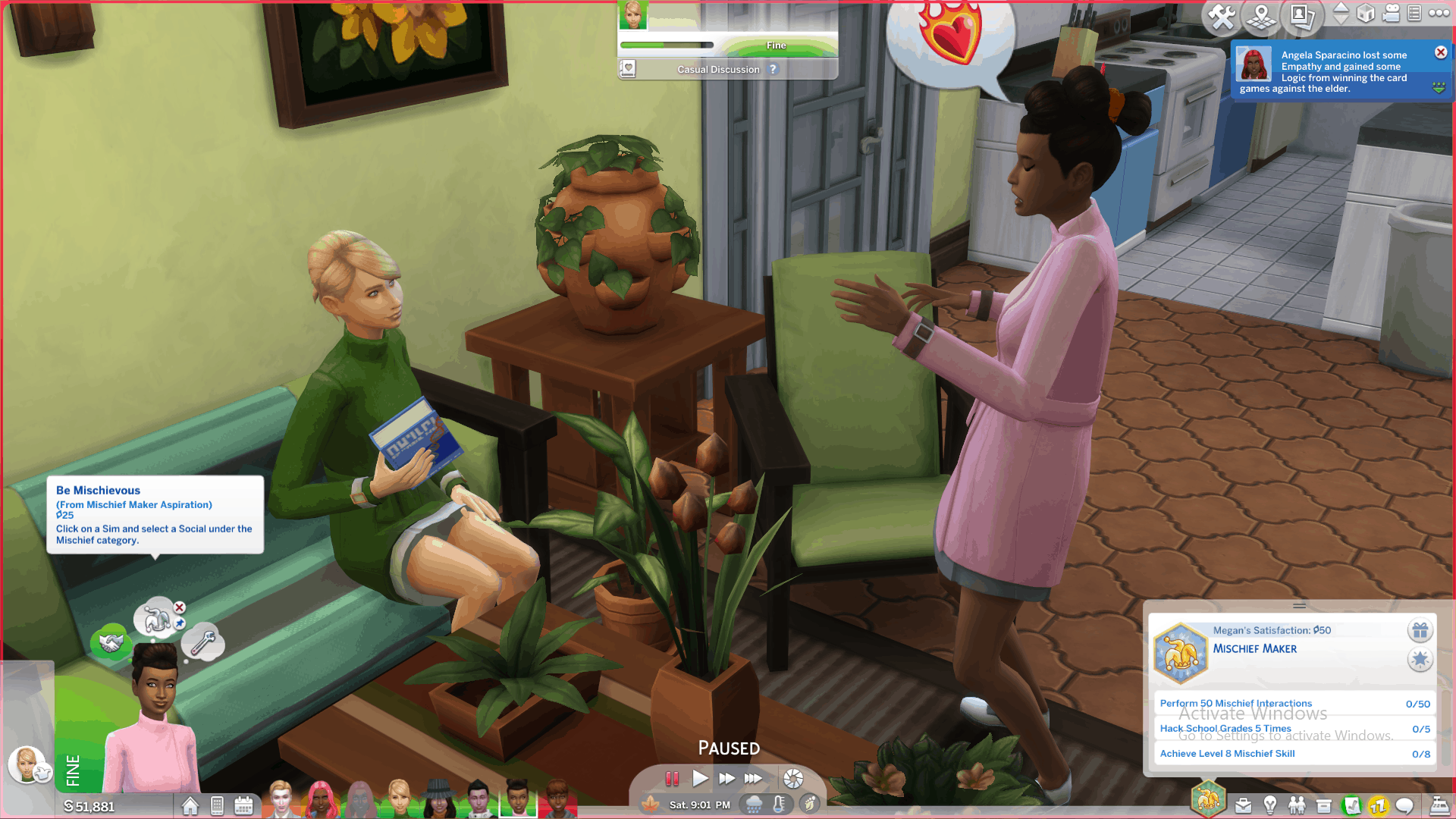Screen dimensions: 1456x819
Task: Open Build Mode with the hammer-wrench icon
Action: coord(1222,17)
